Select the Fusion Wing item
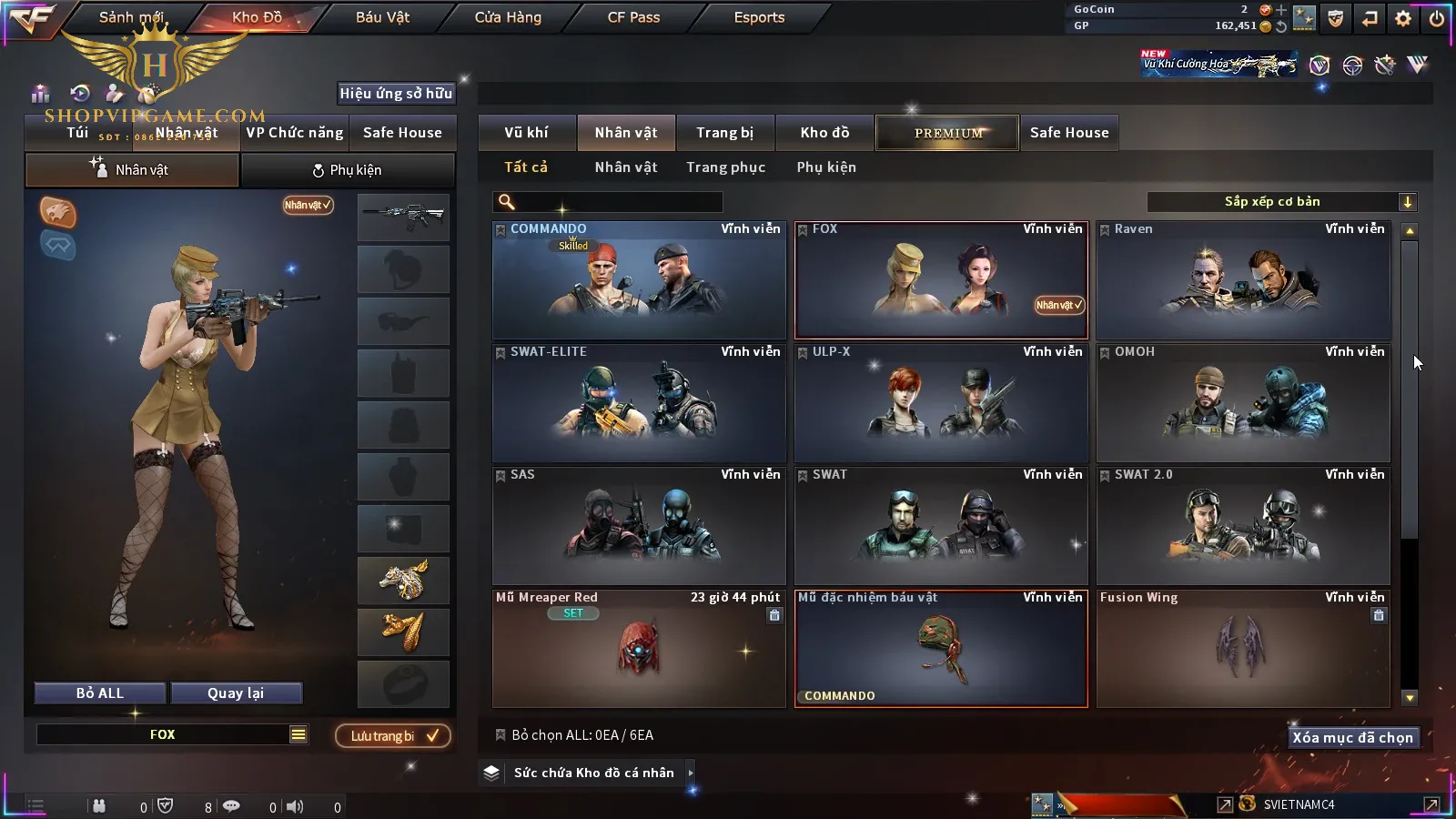1456x819 pixels. point(1243,649)
